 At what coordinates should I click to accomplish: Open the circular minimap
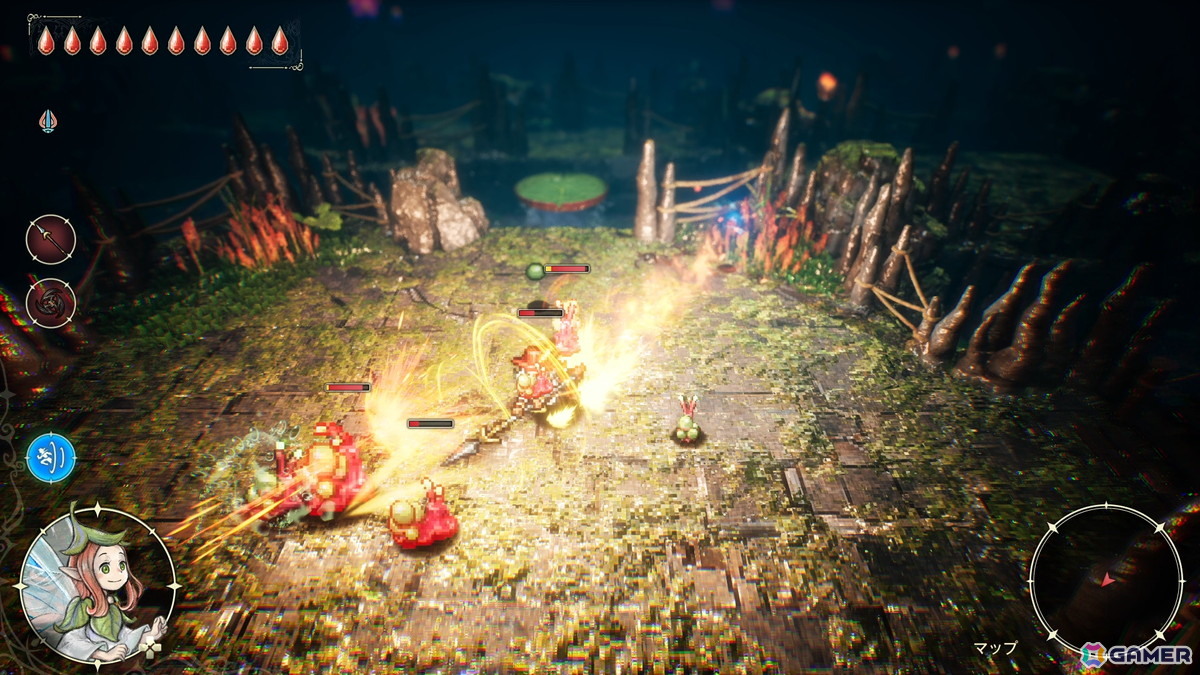[1106, 580]
